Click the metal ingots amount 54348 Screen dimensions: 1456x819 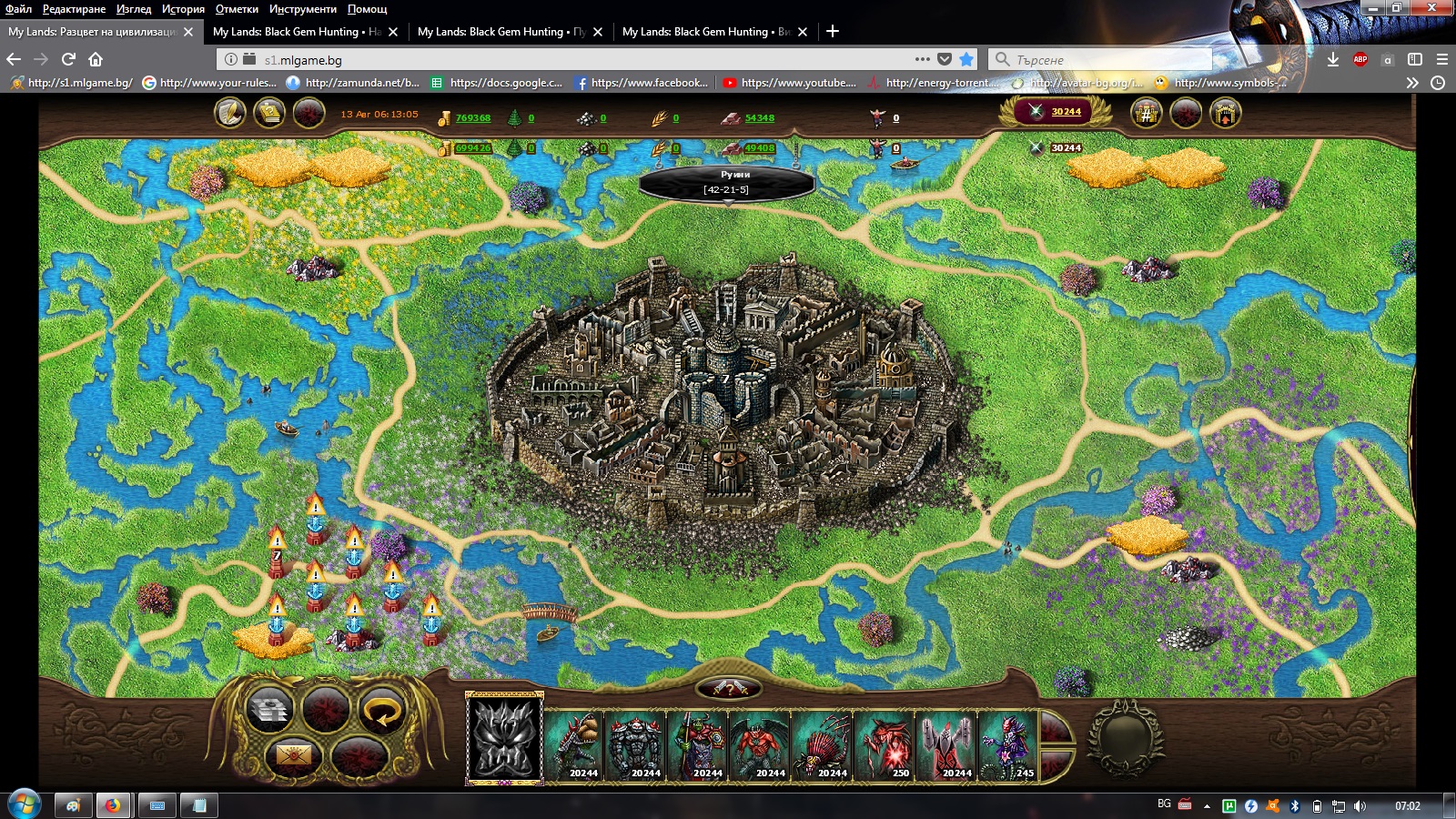[759, 118]
